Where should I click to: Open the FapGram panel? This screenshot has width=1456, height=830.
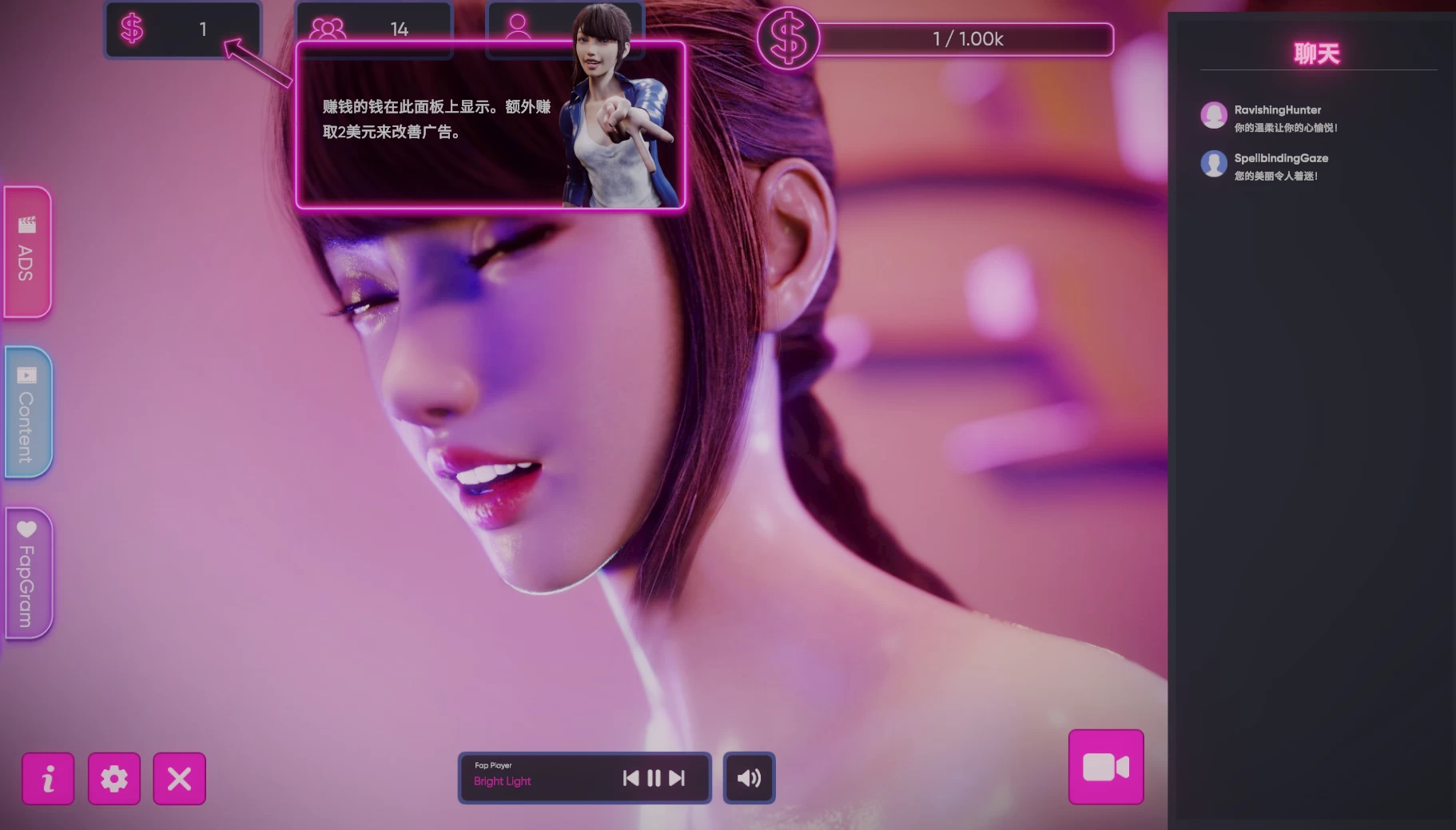pos(26,571)
